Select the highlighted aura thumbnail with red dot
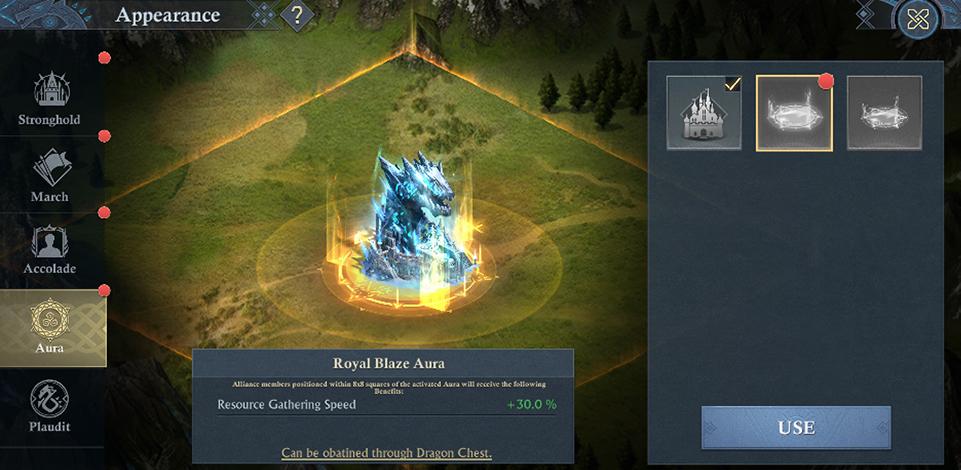 pos(794,113)
